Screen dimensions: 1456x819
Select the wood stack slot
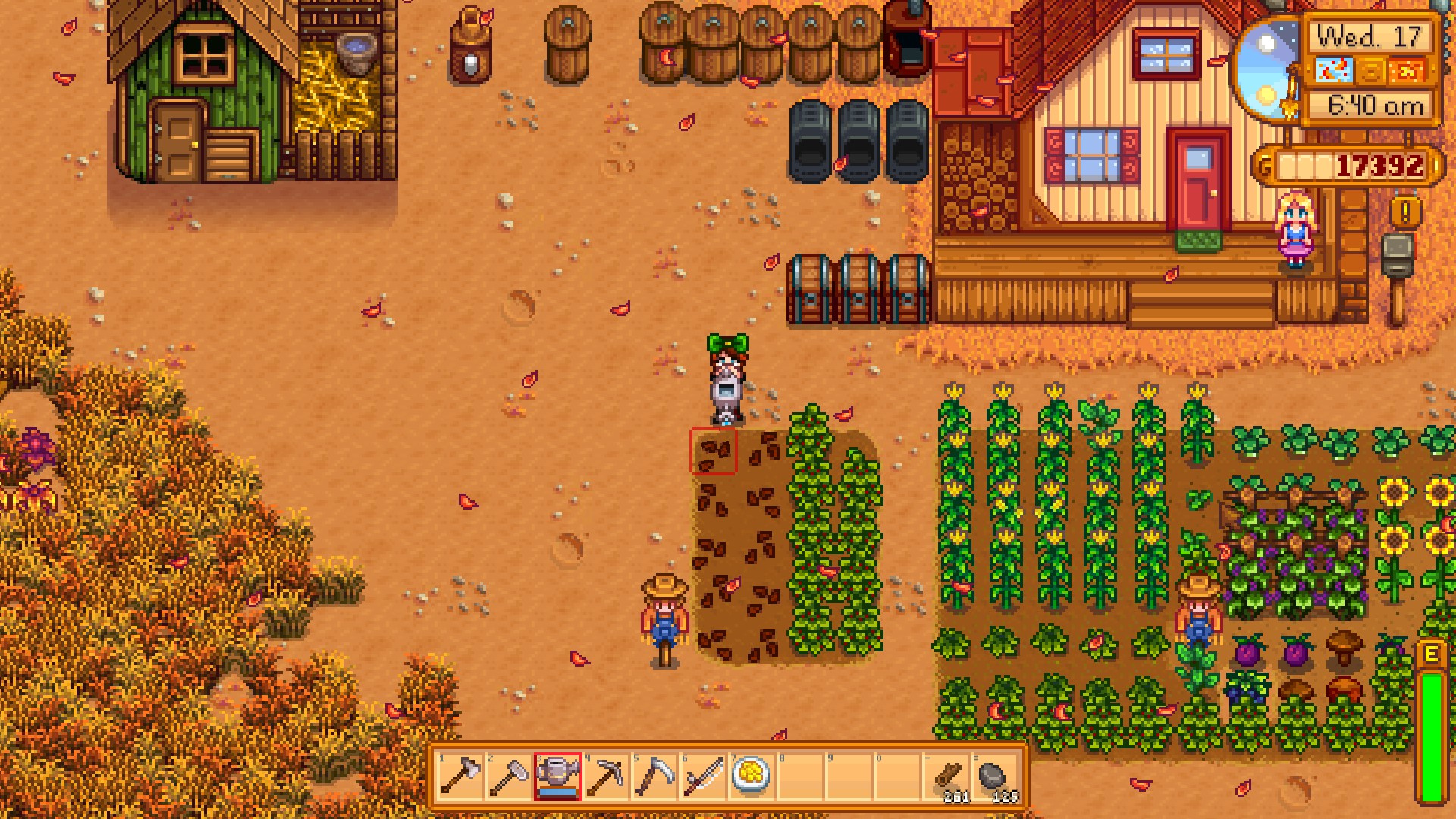947,776
